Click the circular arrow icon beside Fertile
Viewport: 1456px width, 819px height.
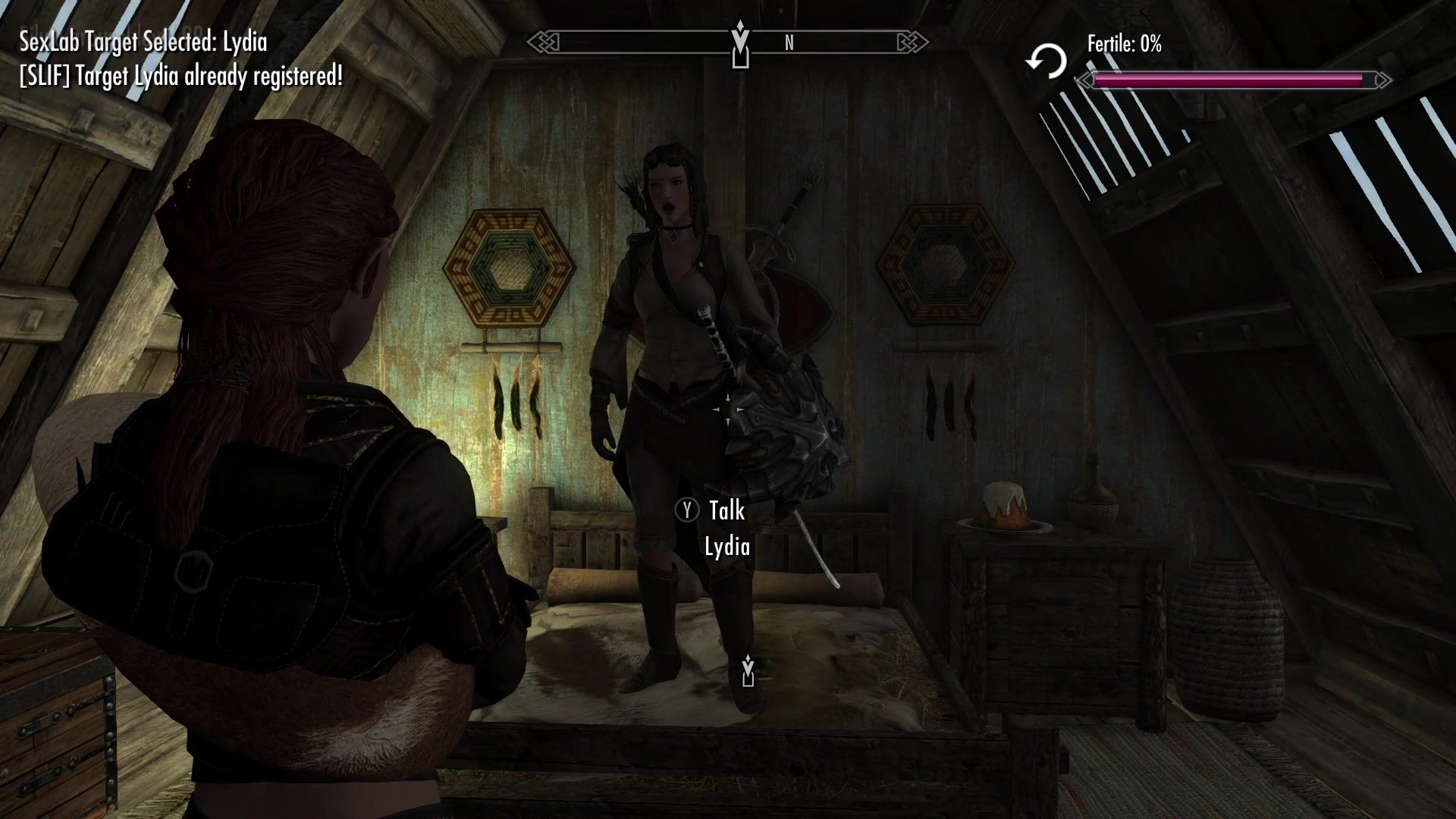(x=1046, y=61)
